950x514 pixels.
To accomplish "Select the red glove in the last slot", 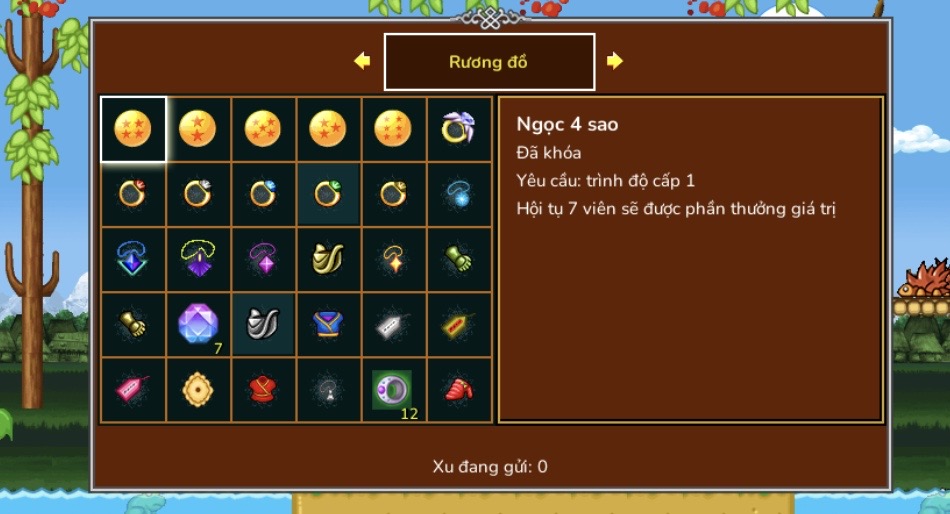I will (x=459, y=389).
